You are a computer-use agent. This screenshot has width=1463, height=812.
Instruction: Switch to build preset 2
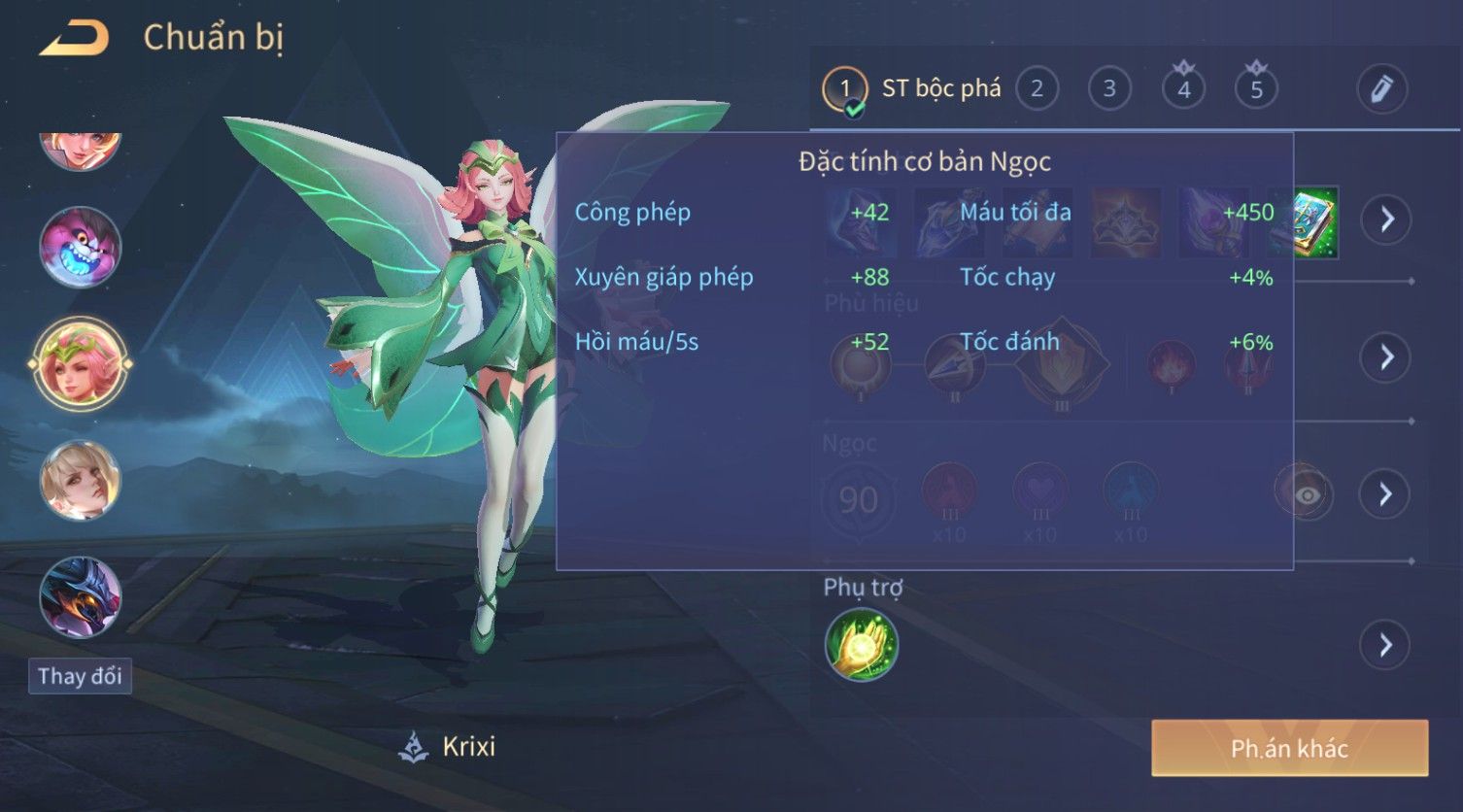(1037, 89)
